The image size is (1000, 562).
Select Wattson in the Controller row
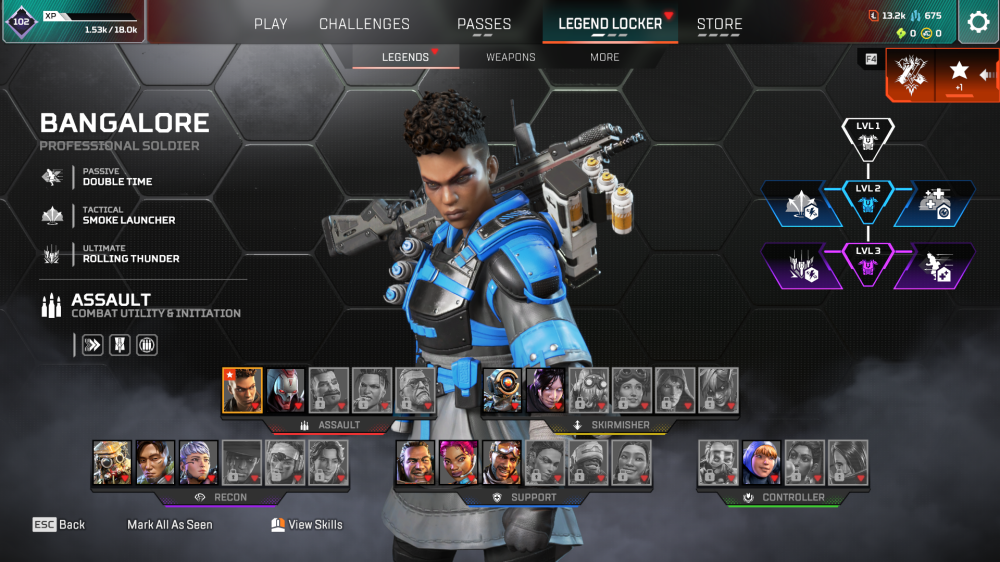[x=761, y=462]
